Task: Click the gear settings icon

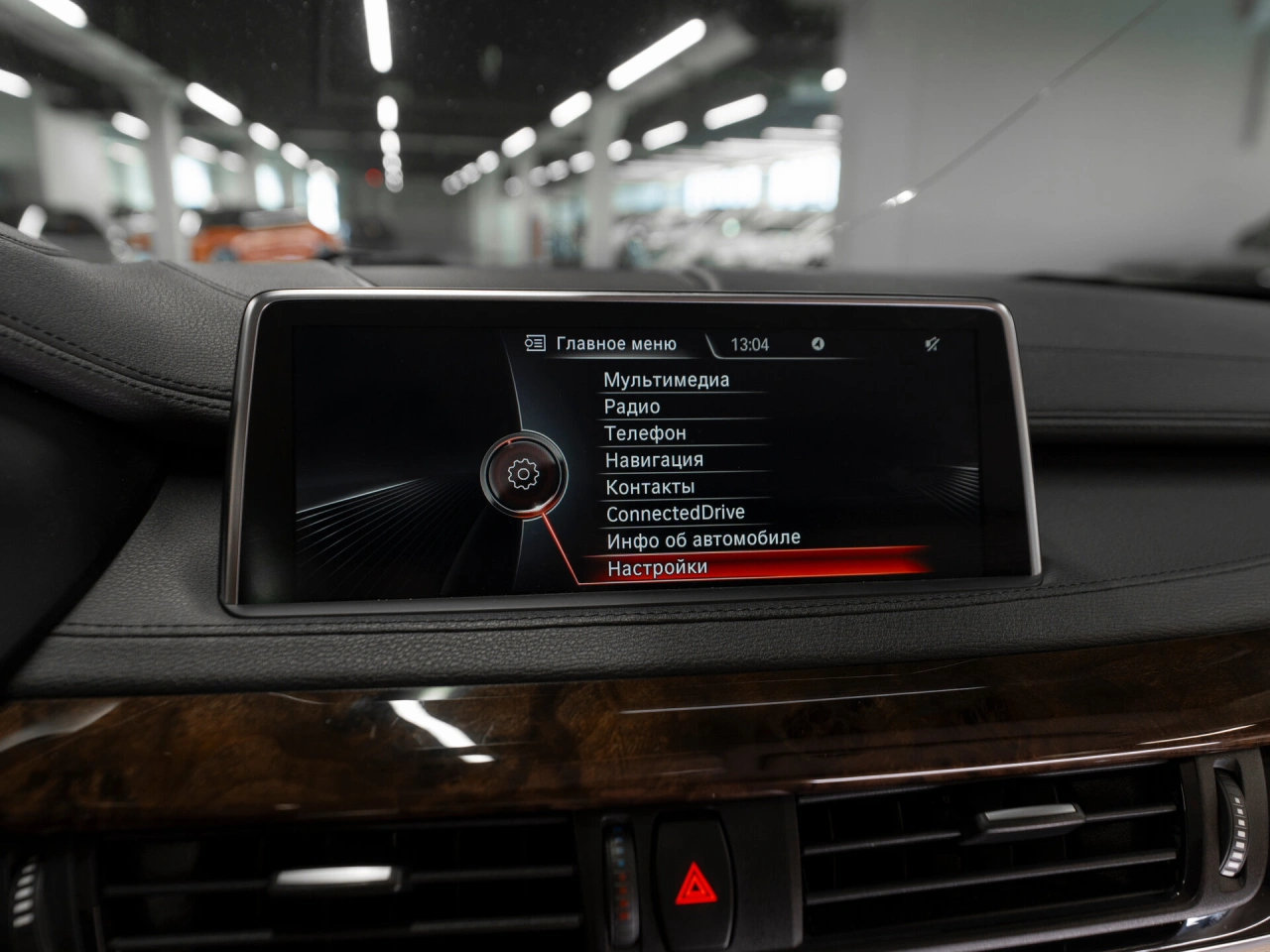Action: click(523, 474)
